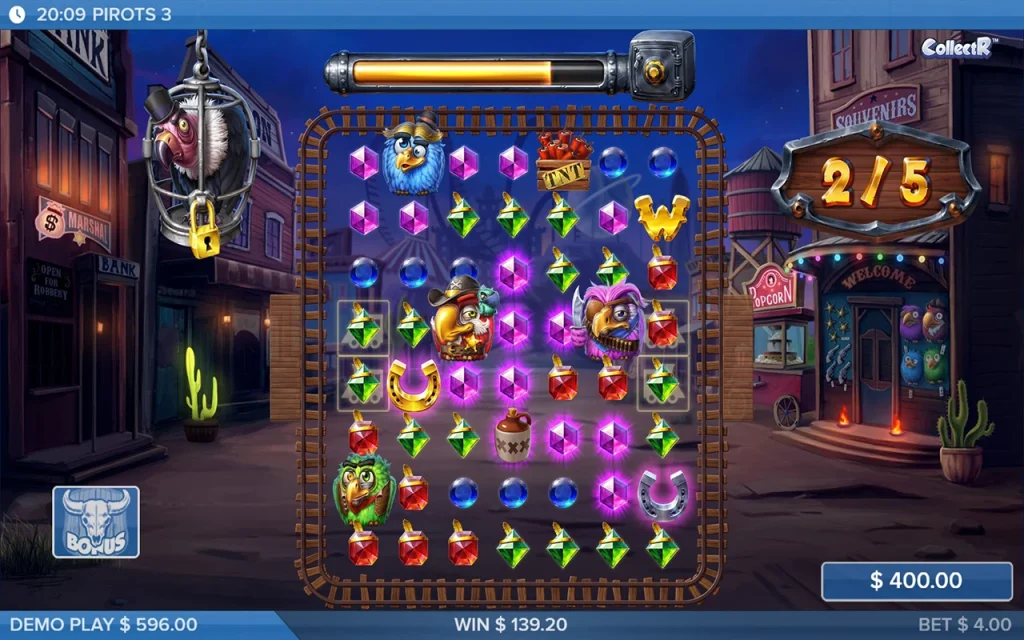Click the $400.00 price button
The width and height of the screenshot is (1024, 640).
[x=917, y=581]
